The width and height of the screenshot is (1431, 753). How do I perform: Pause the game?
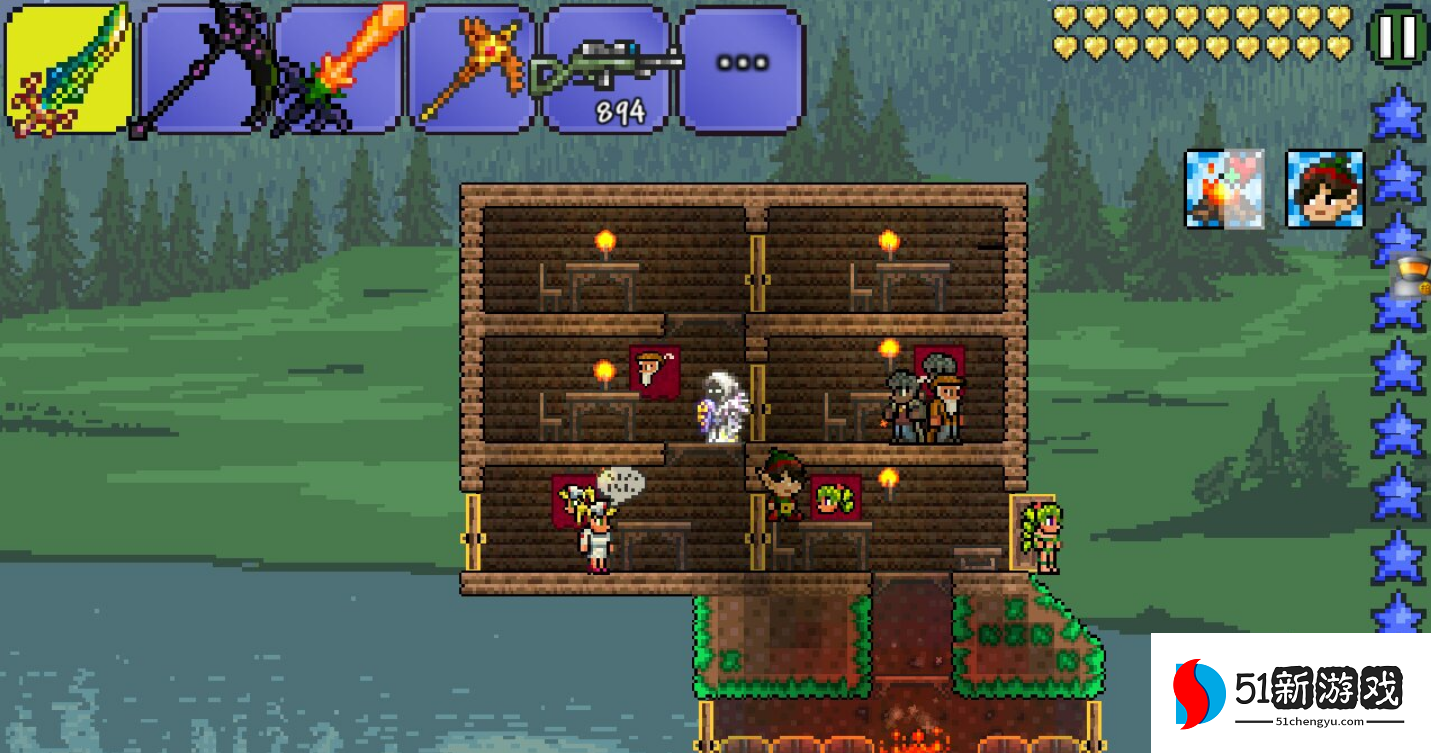coord(1397,37)
